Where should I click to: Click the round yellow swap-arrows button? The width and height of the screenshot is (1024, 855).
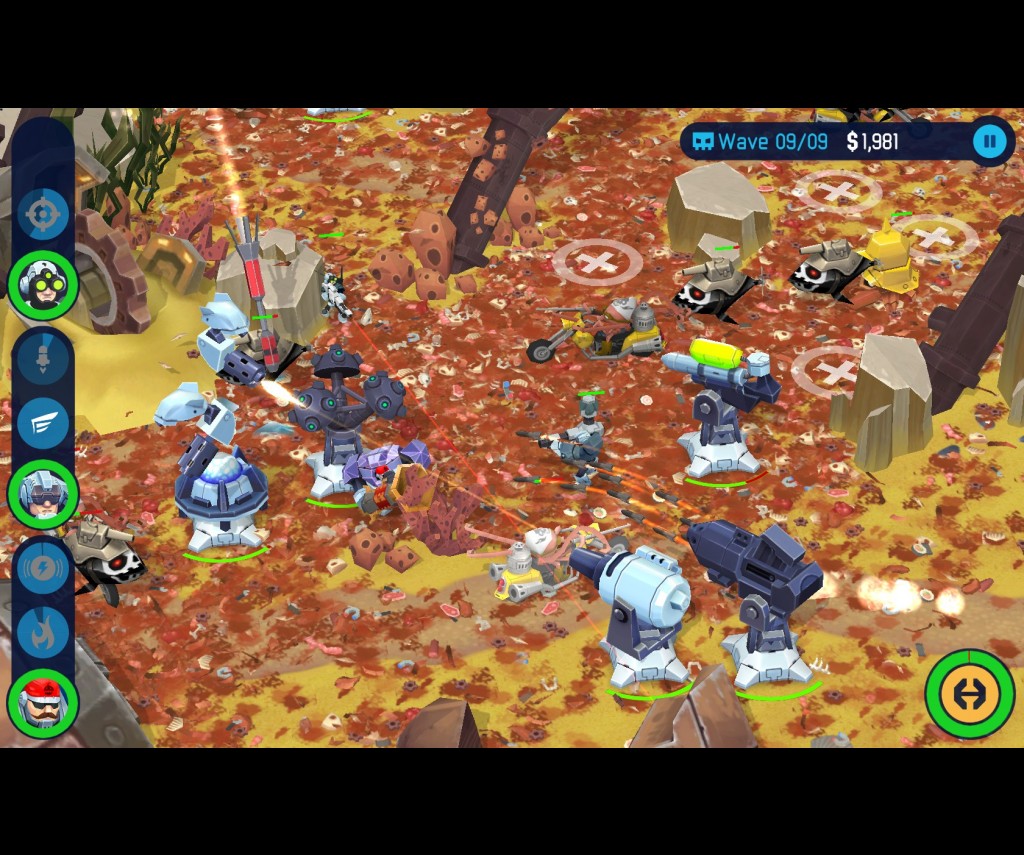[x=969, y=693]
